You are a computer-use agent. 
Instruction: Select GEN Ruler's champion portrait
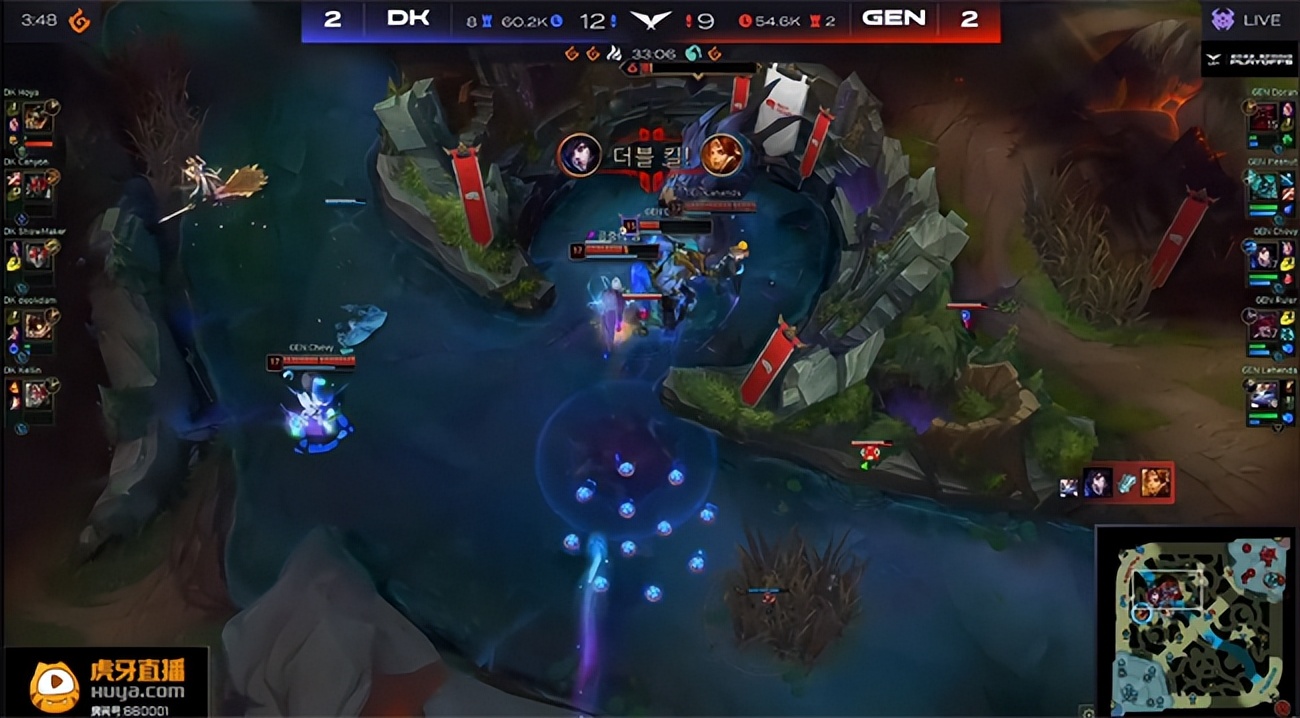coord(1262,324)
